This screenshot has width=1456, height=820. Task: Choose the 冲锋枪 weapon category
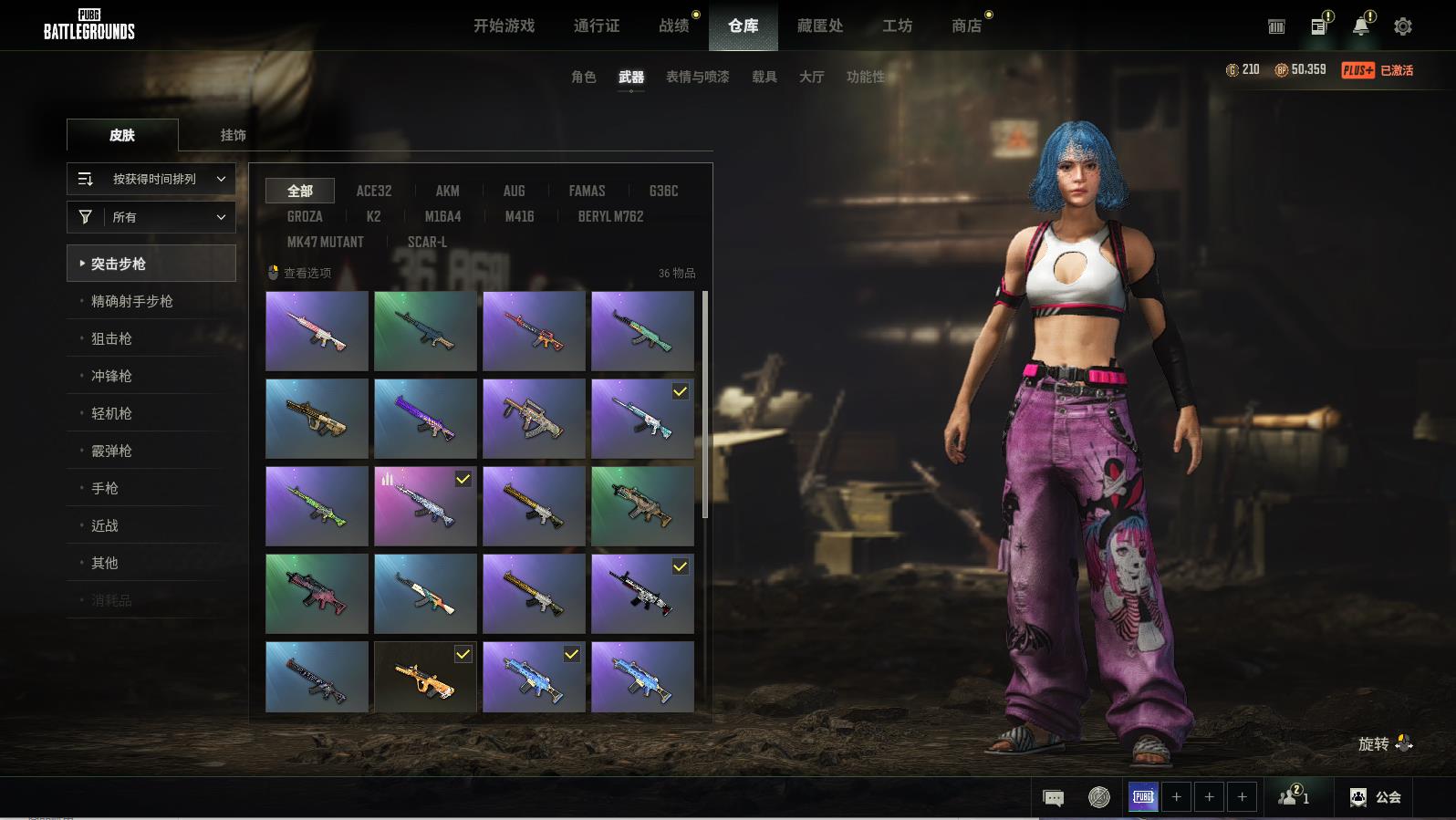111,376
